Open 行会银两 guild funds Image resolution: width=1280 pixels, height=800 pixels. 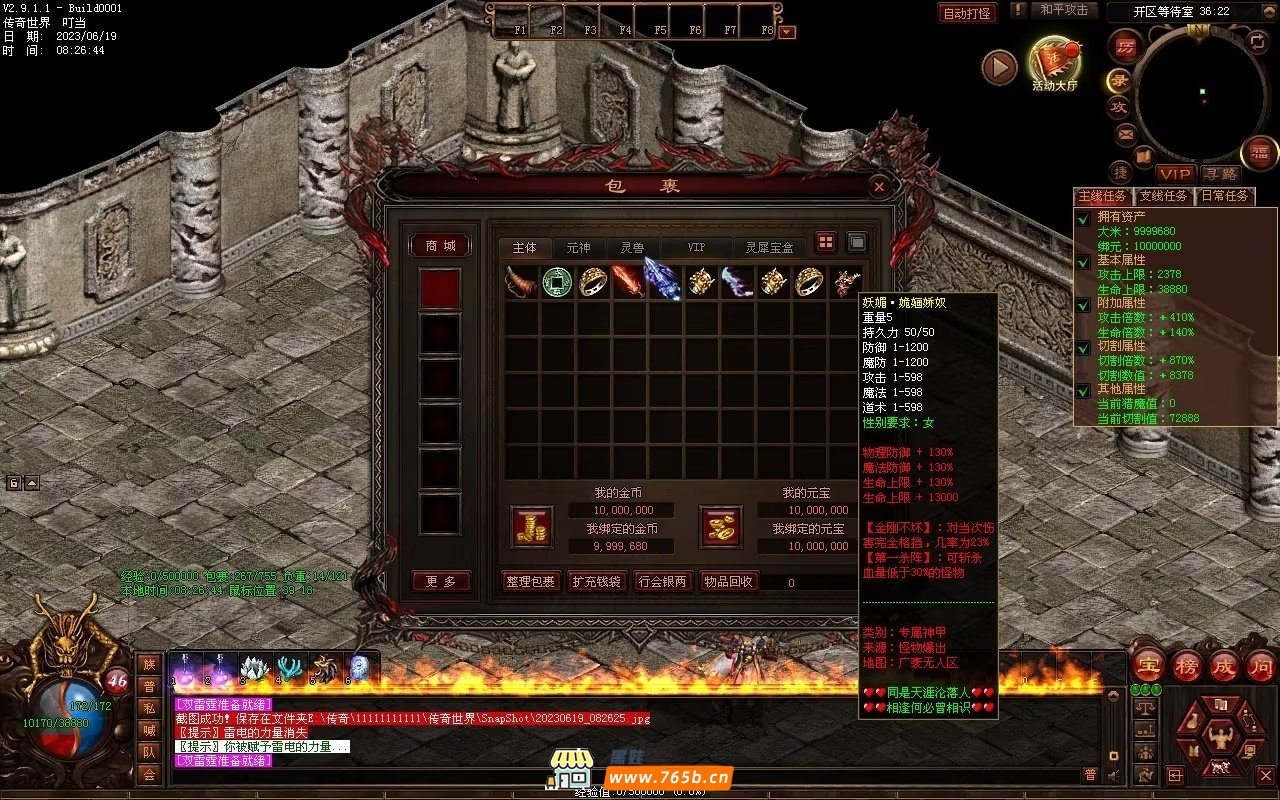tap(663, 582)
